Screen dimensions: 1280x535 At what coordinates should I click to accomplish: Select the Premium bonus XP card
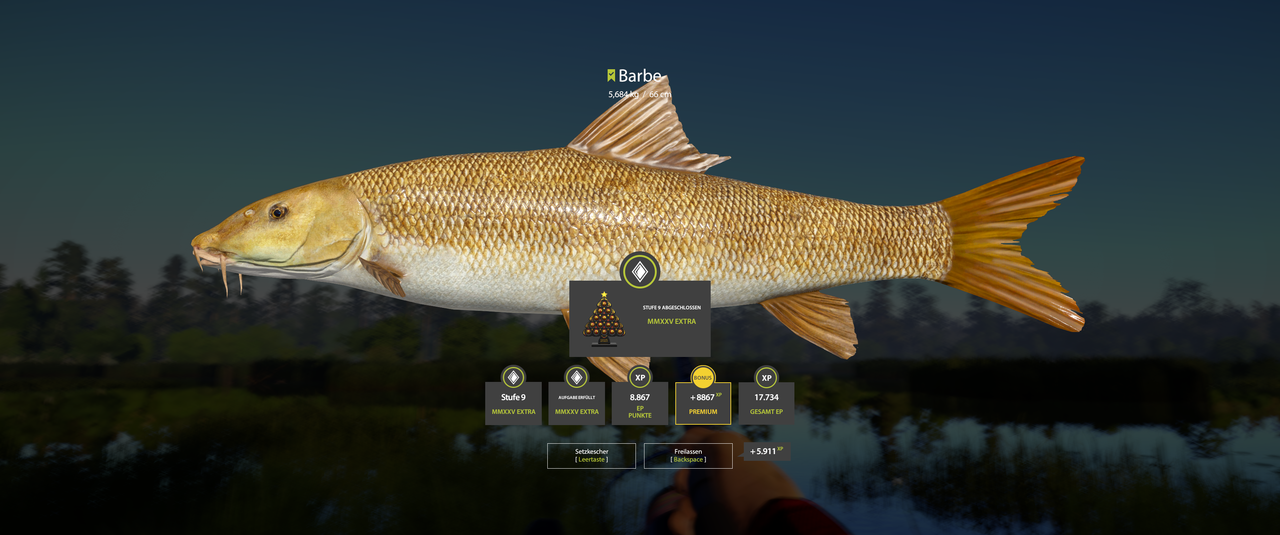(703, 403)
